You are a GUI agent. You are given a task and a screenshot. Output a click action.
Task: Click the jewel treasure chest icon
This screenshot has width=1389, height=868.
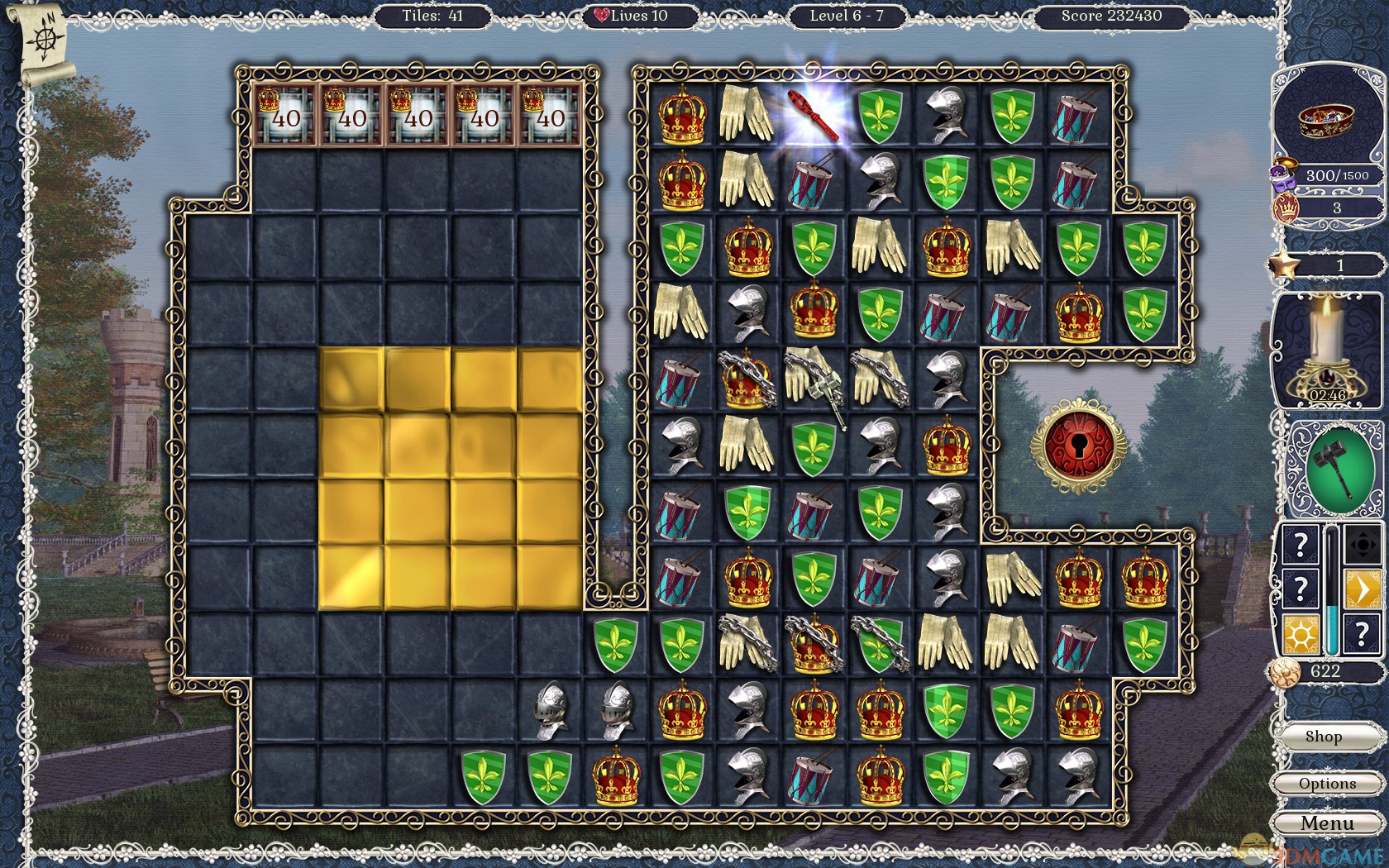pos(1325,121)
